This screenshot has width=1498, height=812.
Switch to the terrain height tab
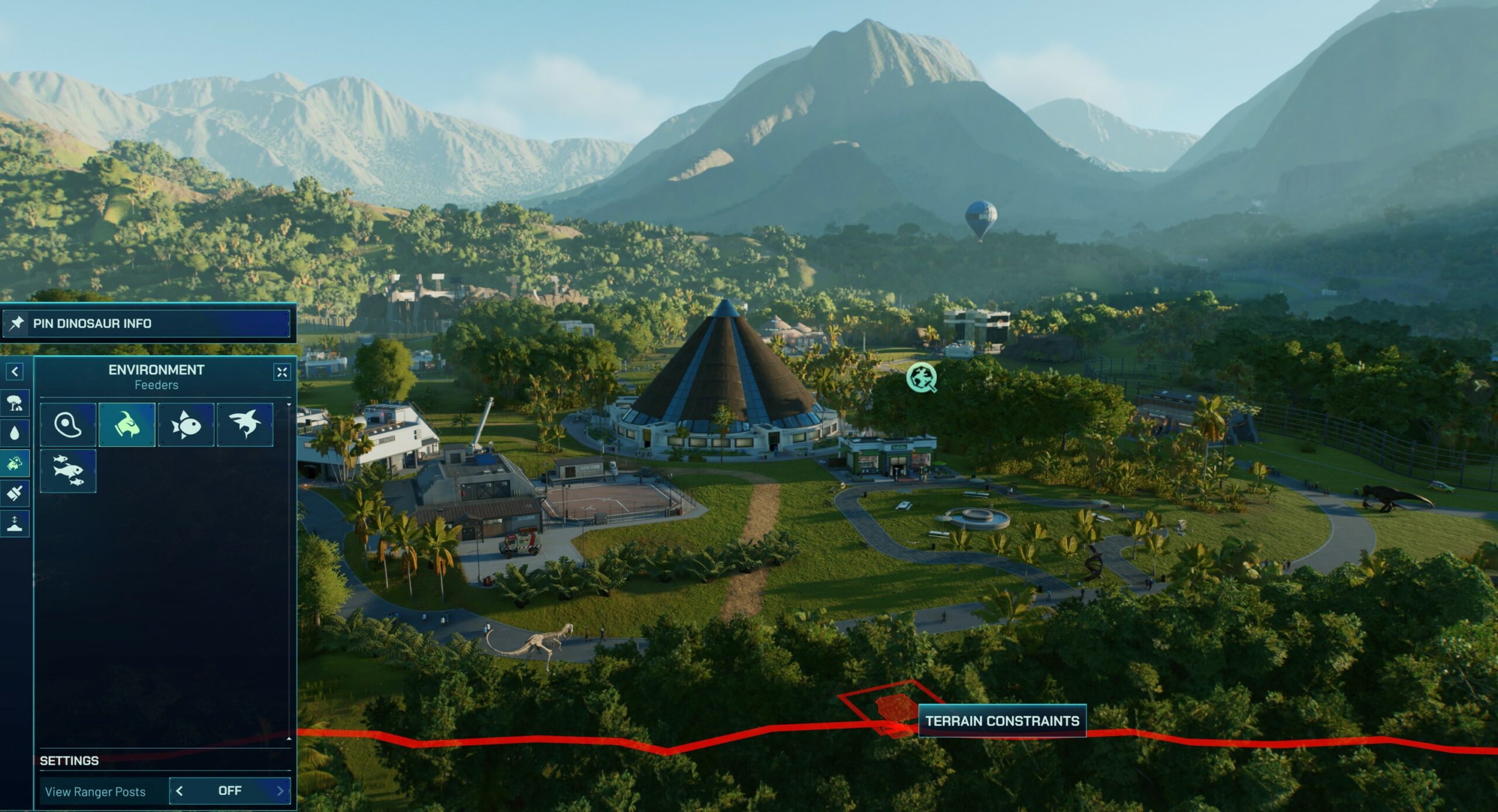[x=15, y=524]
